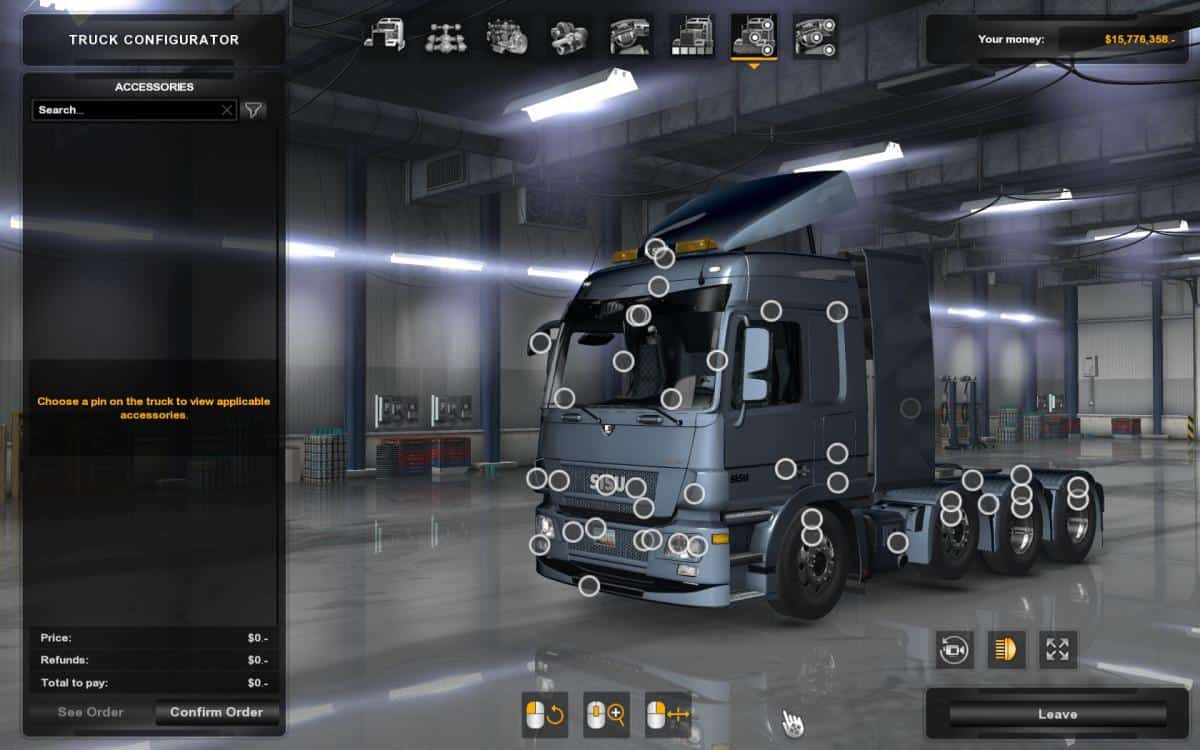Show the transmission category tab
Image resolution: width=1200 pixels, height=750 pixels.
[x=569, y=37]
